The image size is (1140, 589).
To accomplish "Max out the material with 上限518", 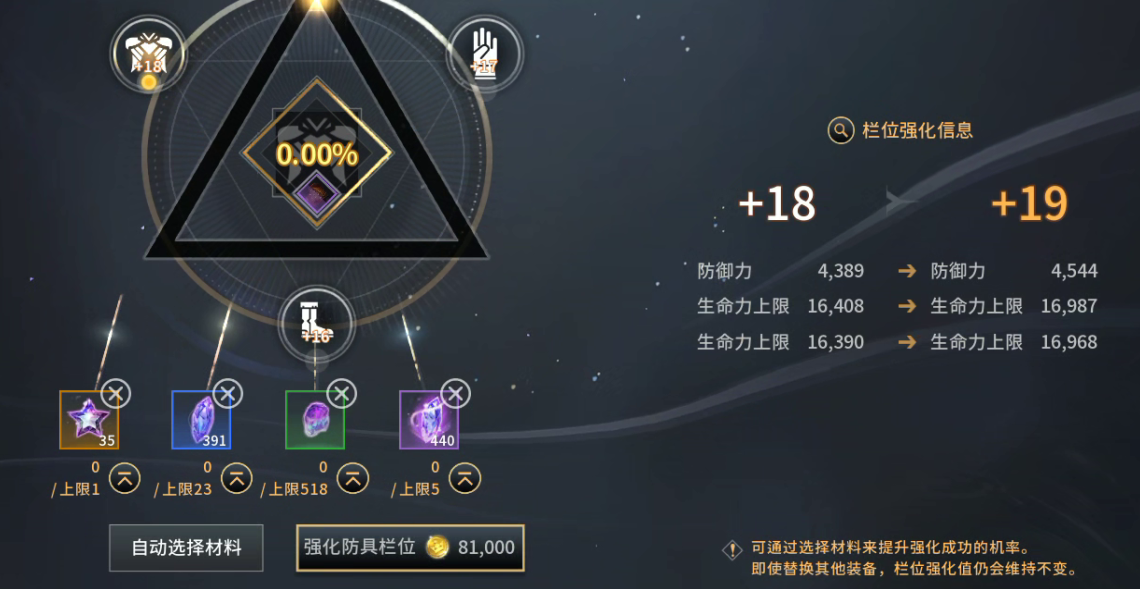I will 352,479.
